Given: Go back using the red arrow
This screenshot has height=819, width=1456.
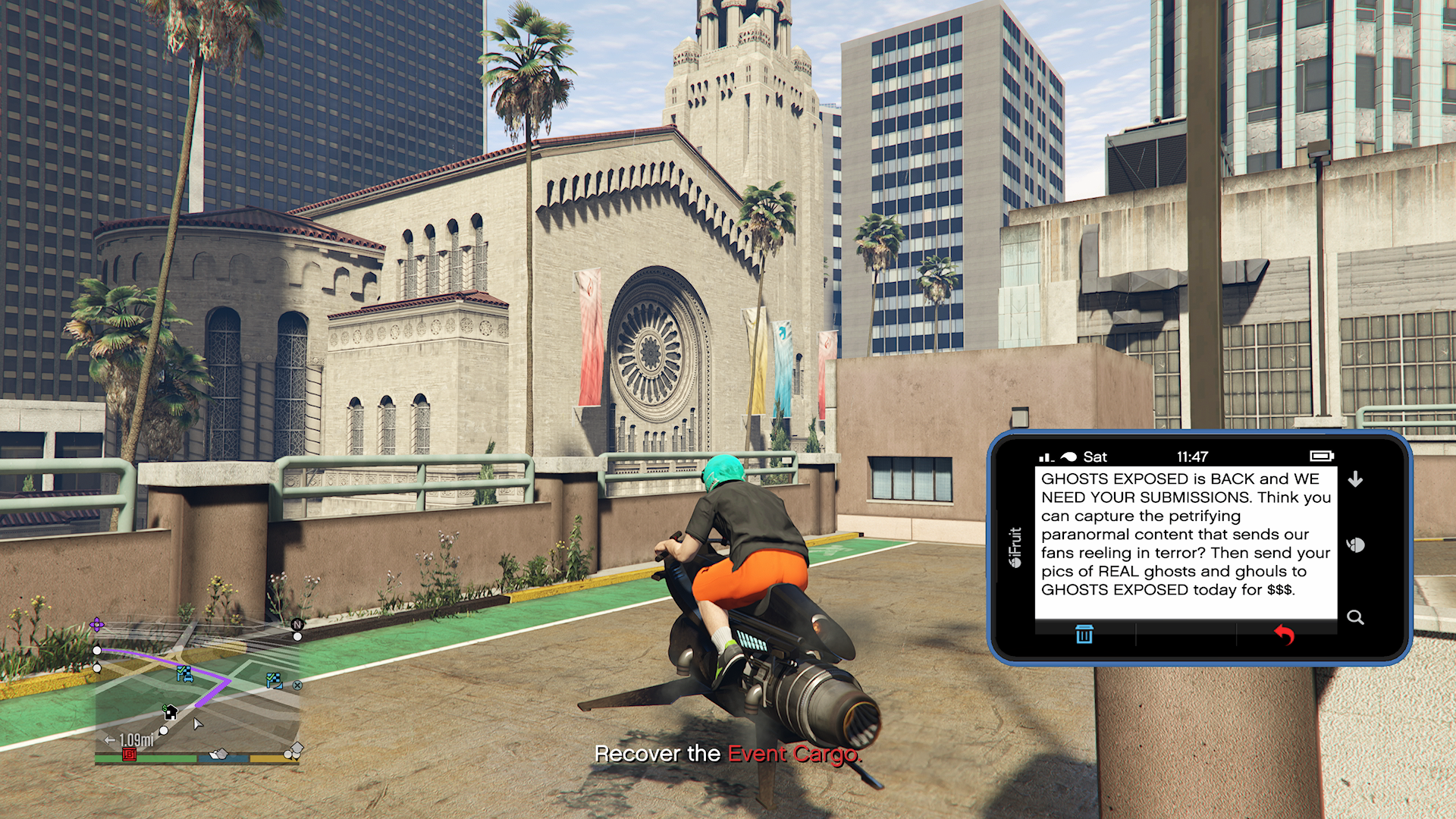Looking at the screenshot, I should [x=1283, y=634].
